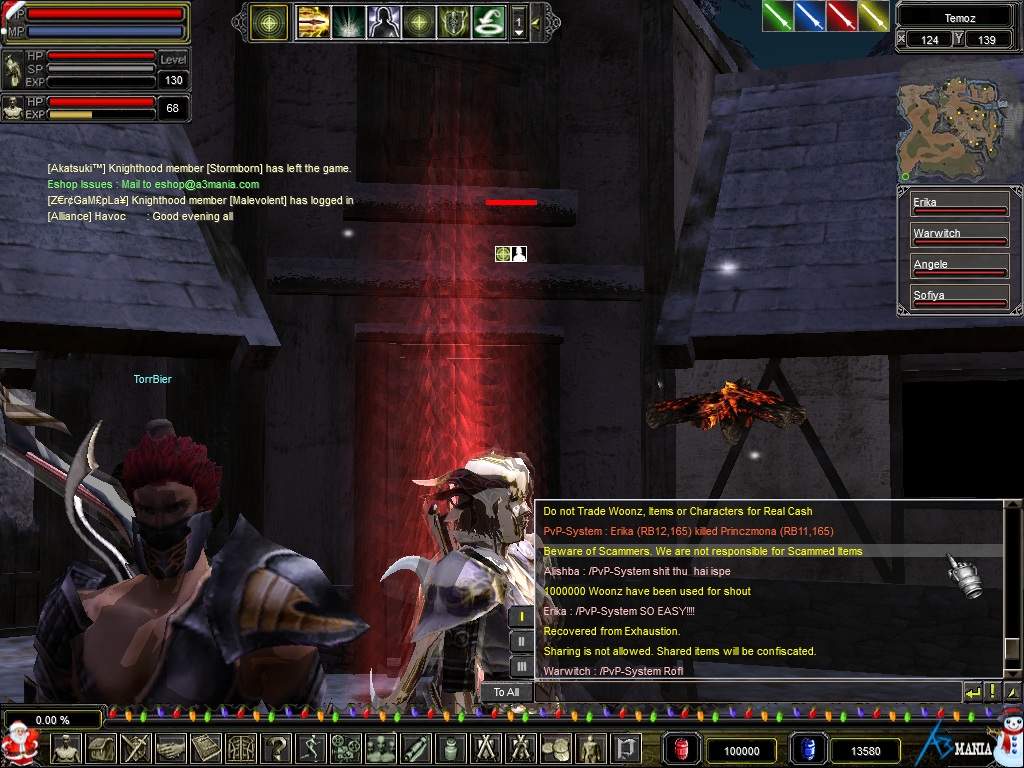The image size is (1024, 768).
Task: Click the chat message input field
Action: pyautogui.click(x=746, y=692)
